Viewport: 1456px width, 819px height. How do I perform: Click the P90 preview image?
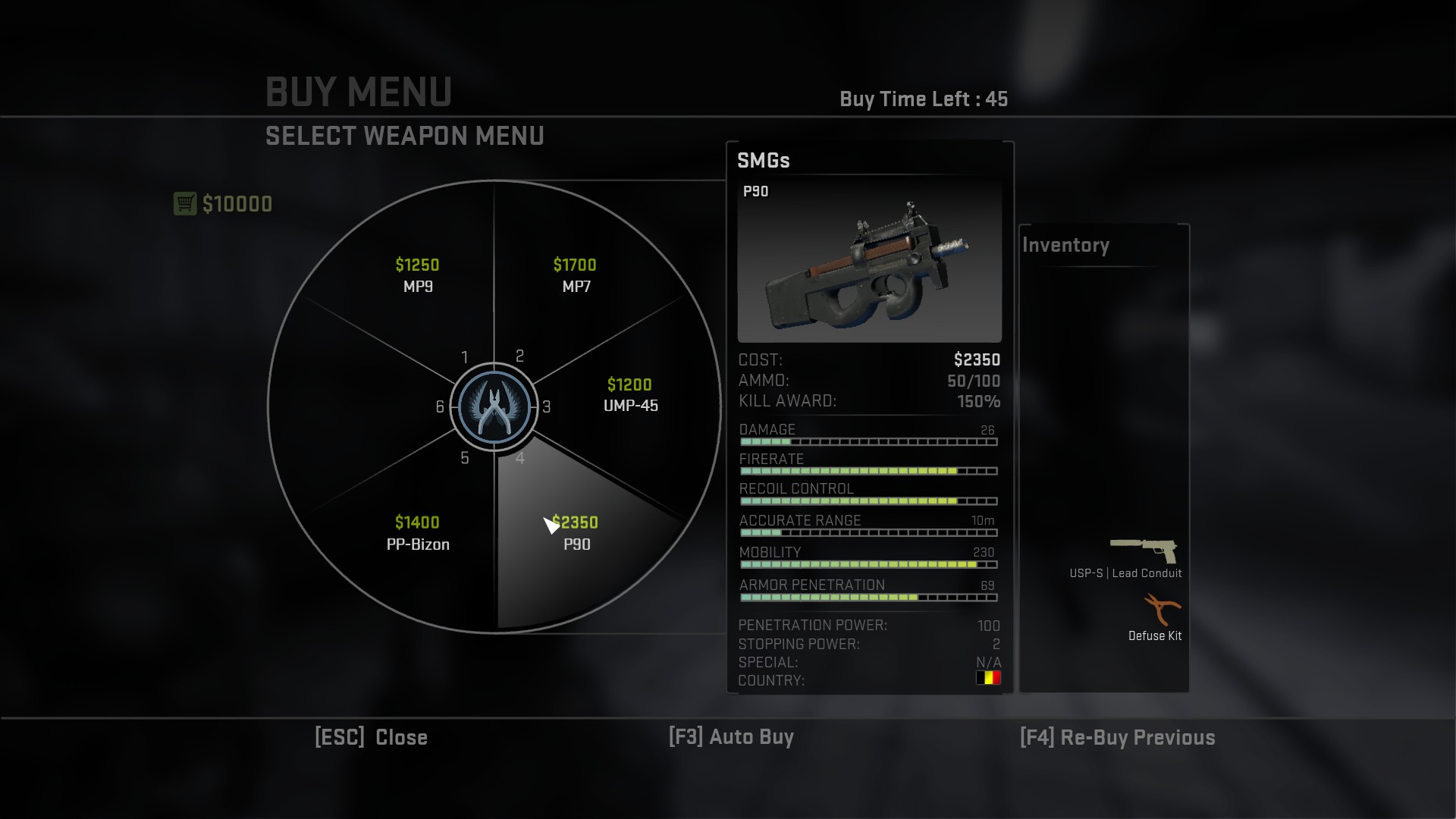tap(869, 261)
